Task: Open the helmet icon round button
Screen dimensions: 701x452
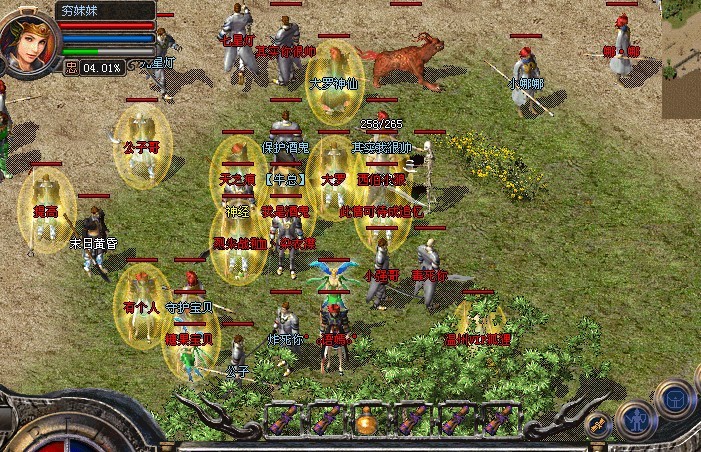Action: point(678,396)
